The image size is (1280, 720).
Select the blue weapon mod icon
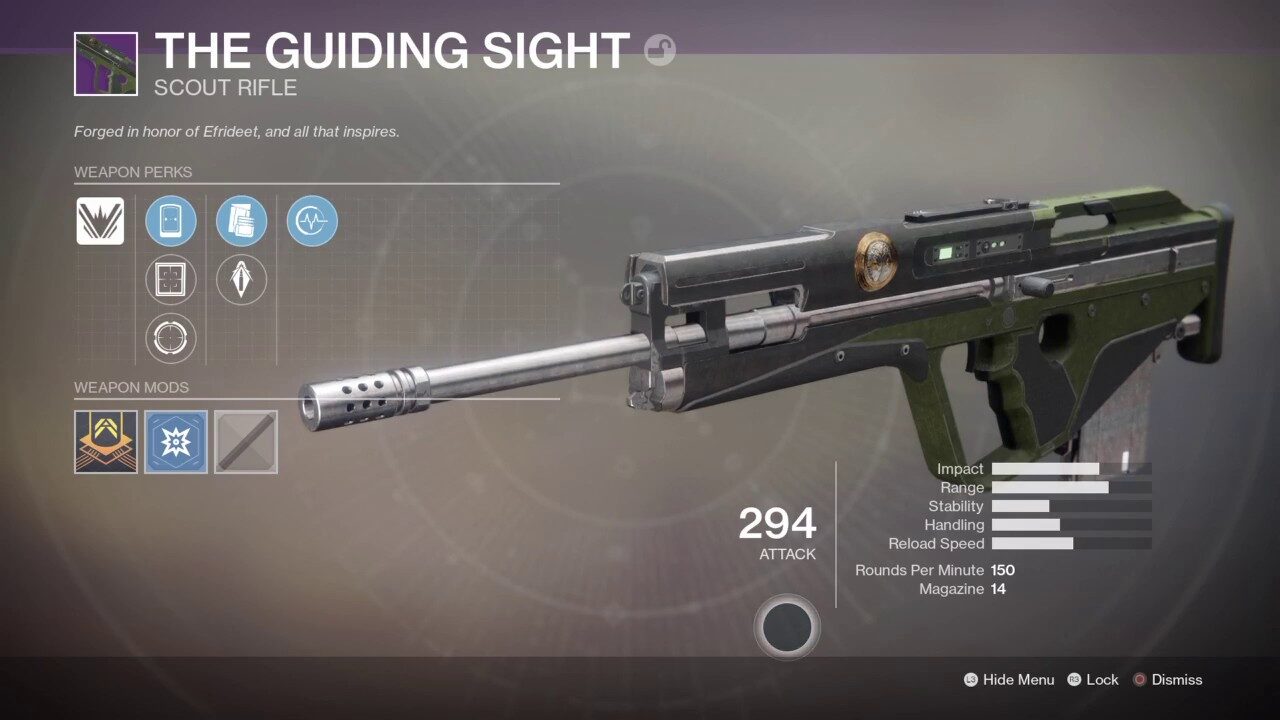[x=175, y=442]
